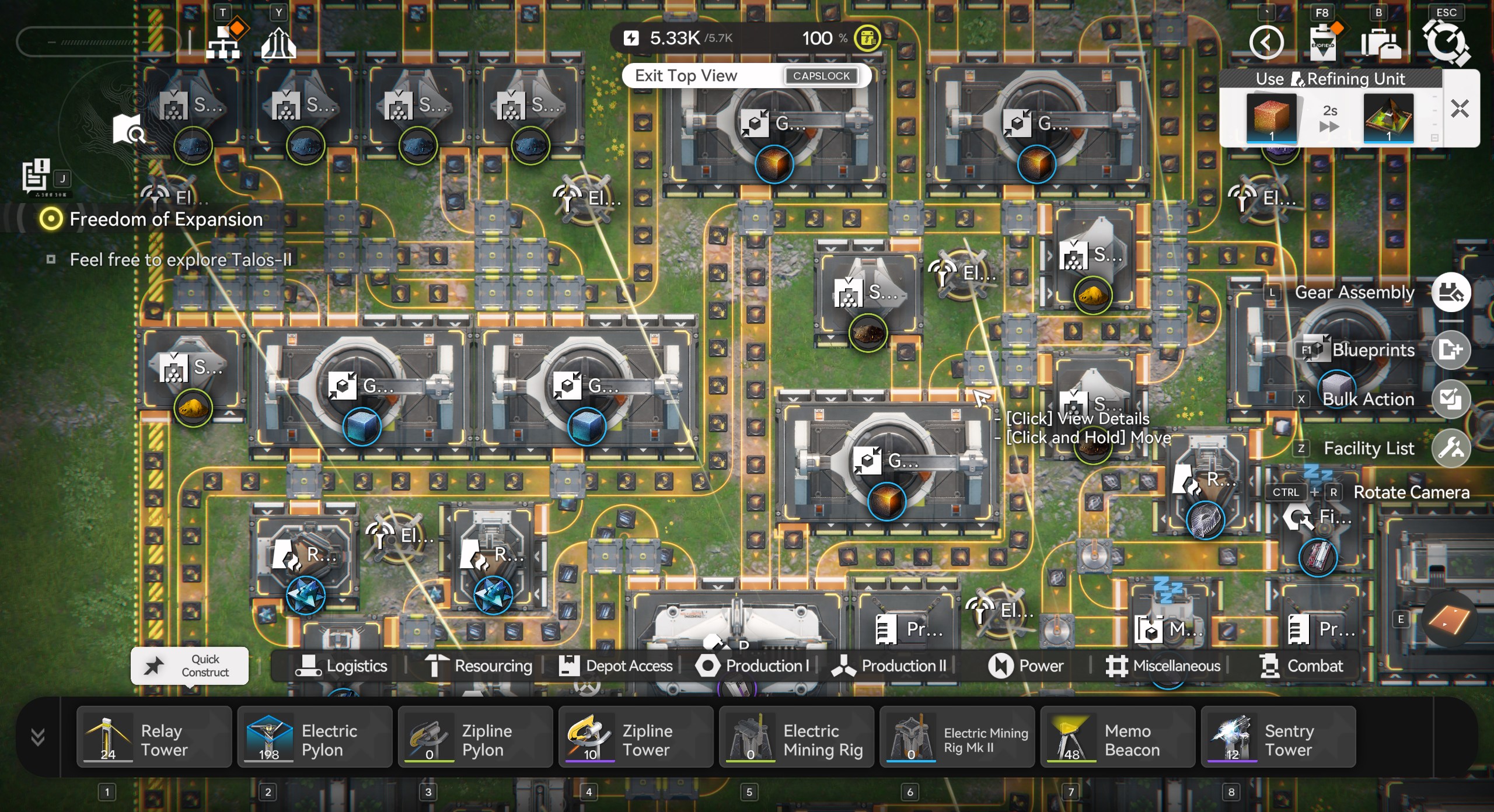The width and height of the screenshot is (1494, 812).
Task: Choose the Combat category
Action: [1301, 666]
